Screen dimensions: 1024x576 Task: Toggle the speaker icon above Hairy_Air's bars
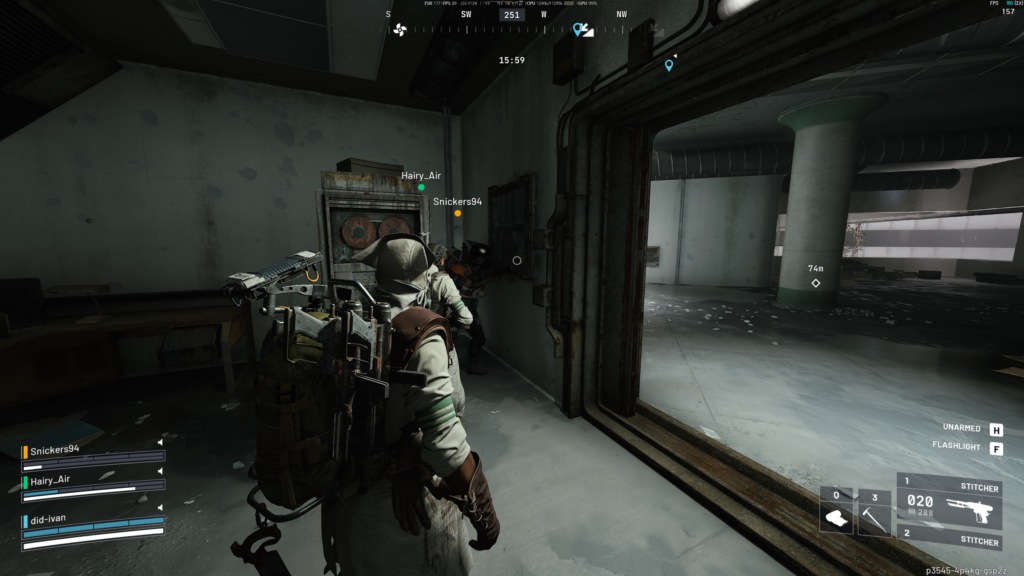[x=160, y=472]
